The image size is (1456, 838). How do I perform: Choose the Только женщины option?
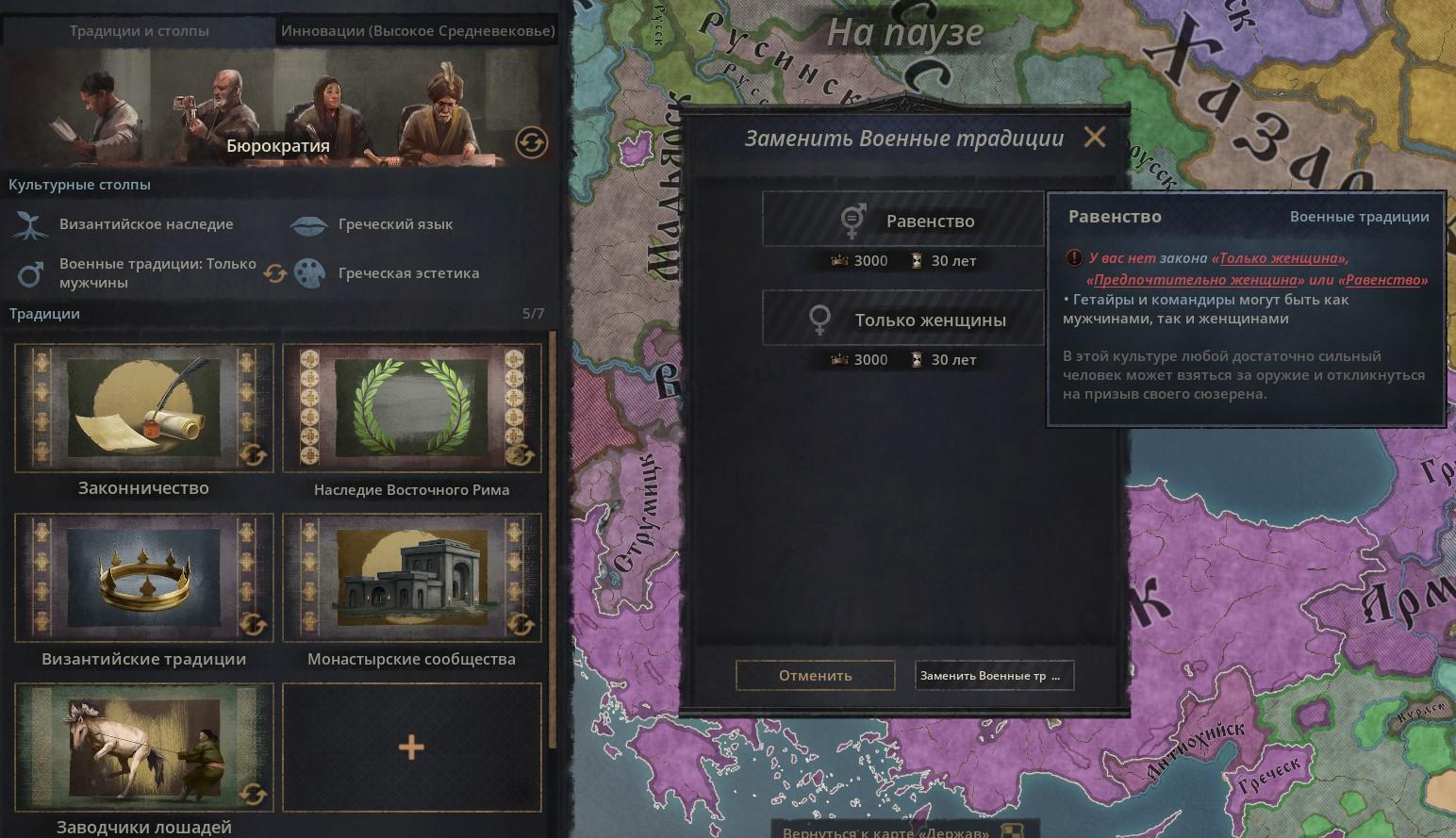902,320
